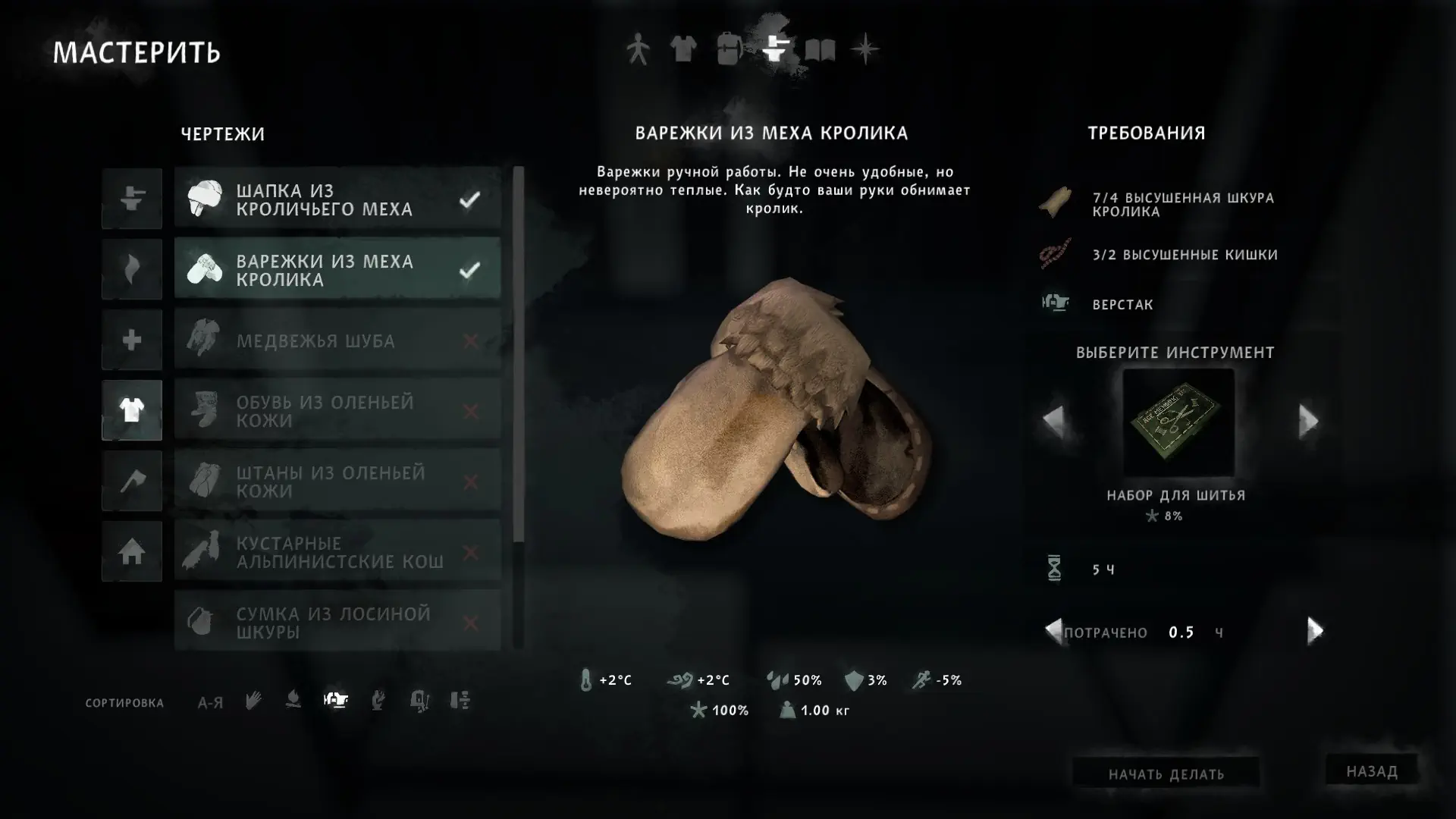Show the fire category blueprints
This screenshot has height=819, width=1456.
pos(132,269)
